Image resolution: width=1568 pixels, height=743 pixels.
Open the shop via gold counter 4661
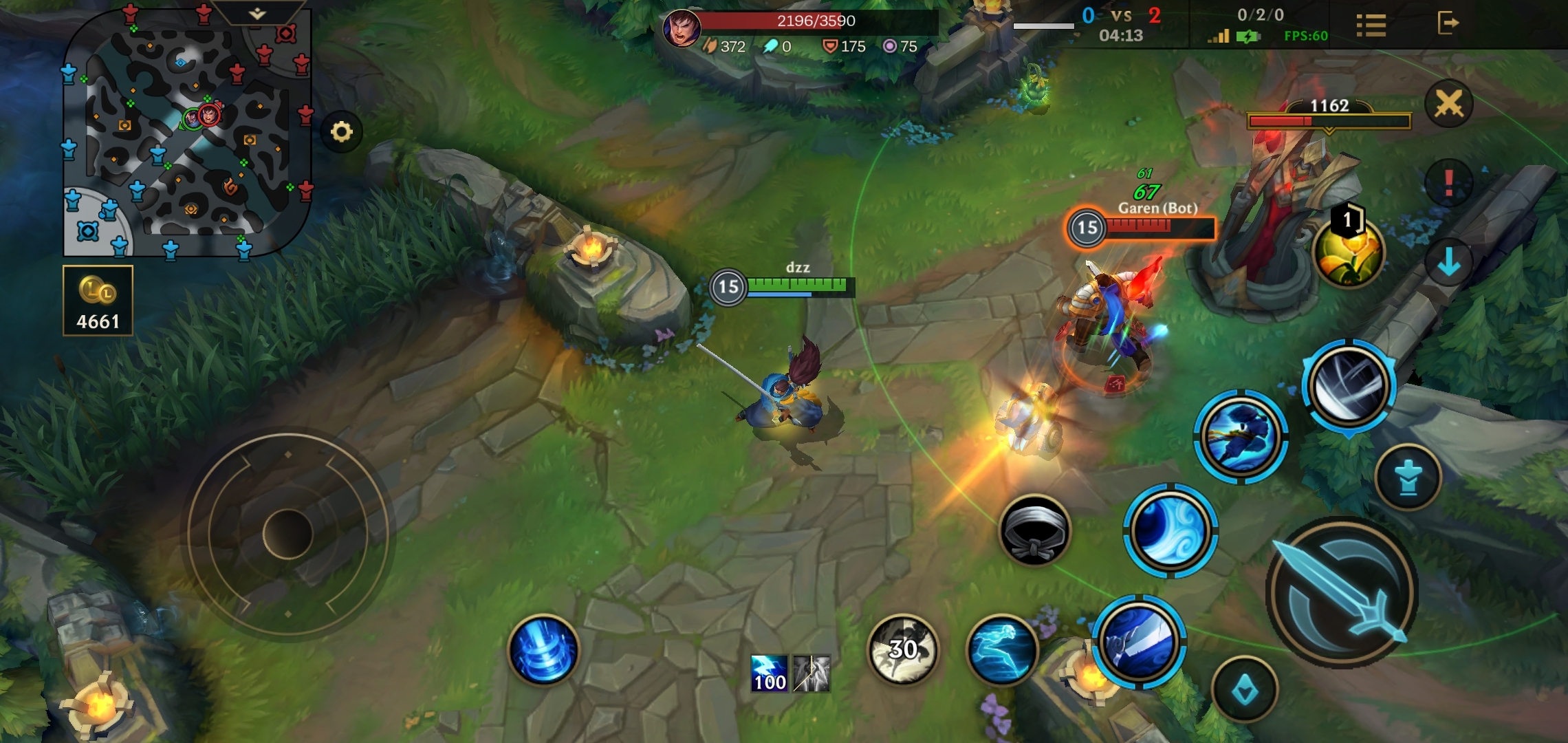[x=98, y=301]
